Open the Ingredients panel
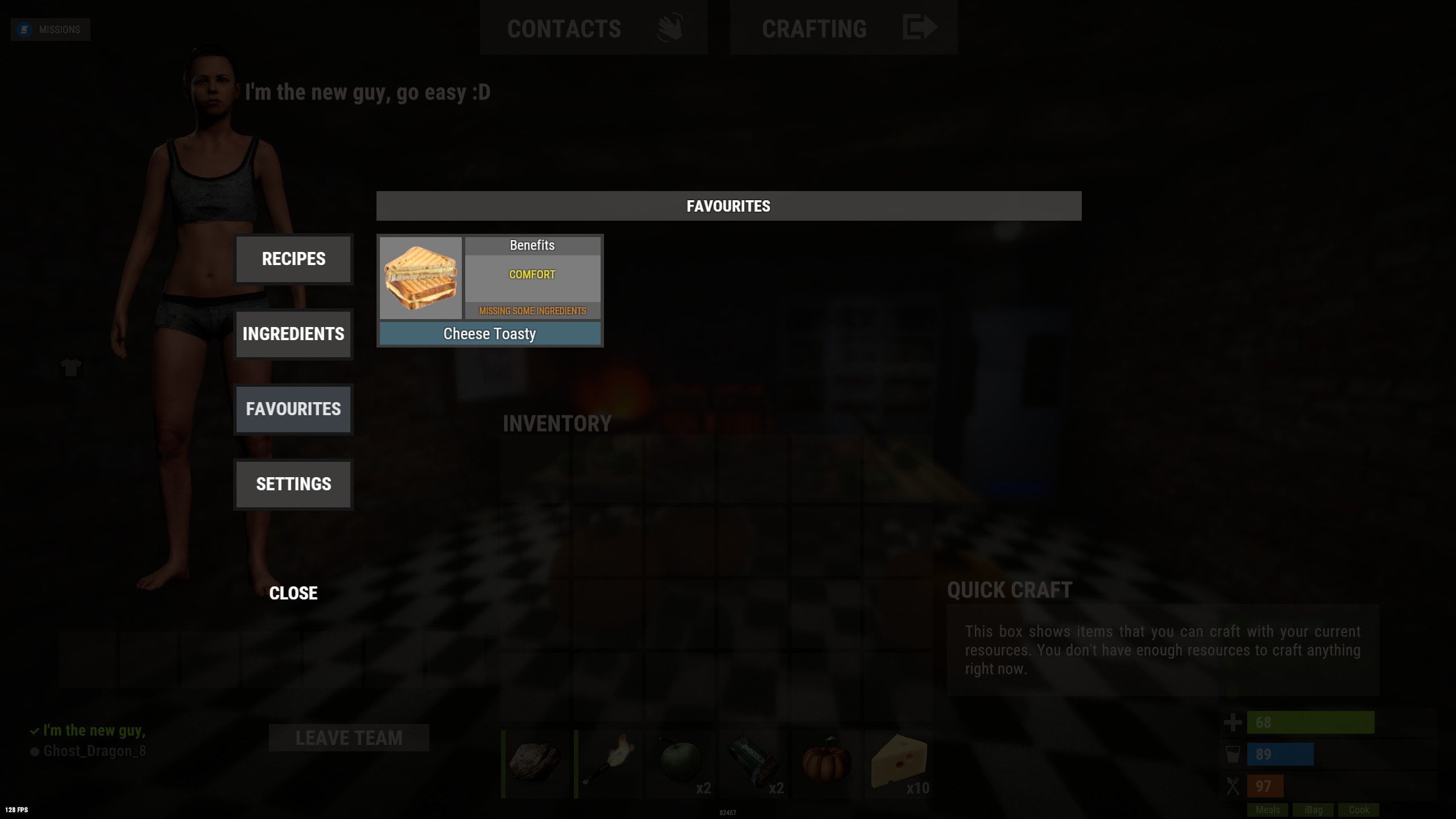This screenshot has width=1456, height=819. (293, 334)
